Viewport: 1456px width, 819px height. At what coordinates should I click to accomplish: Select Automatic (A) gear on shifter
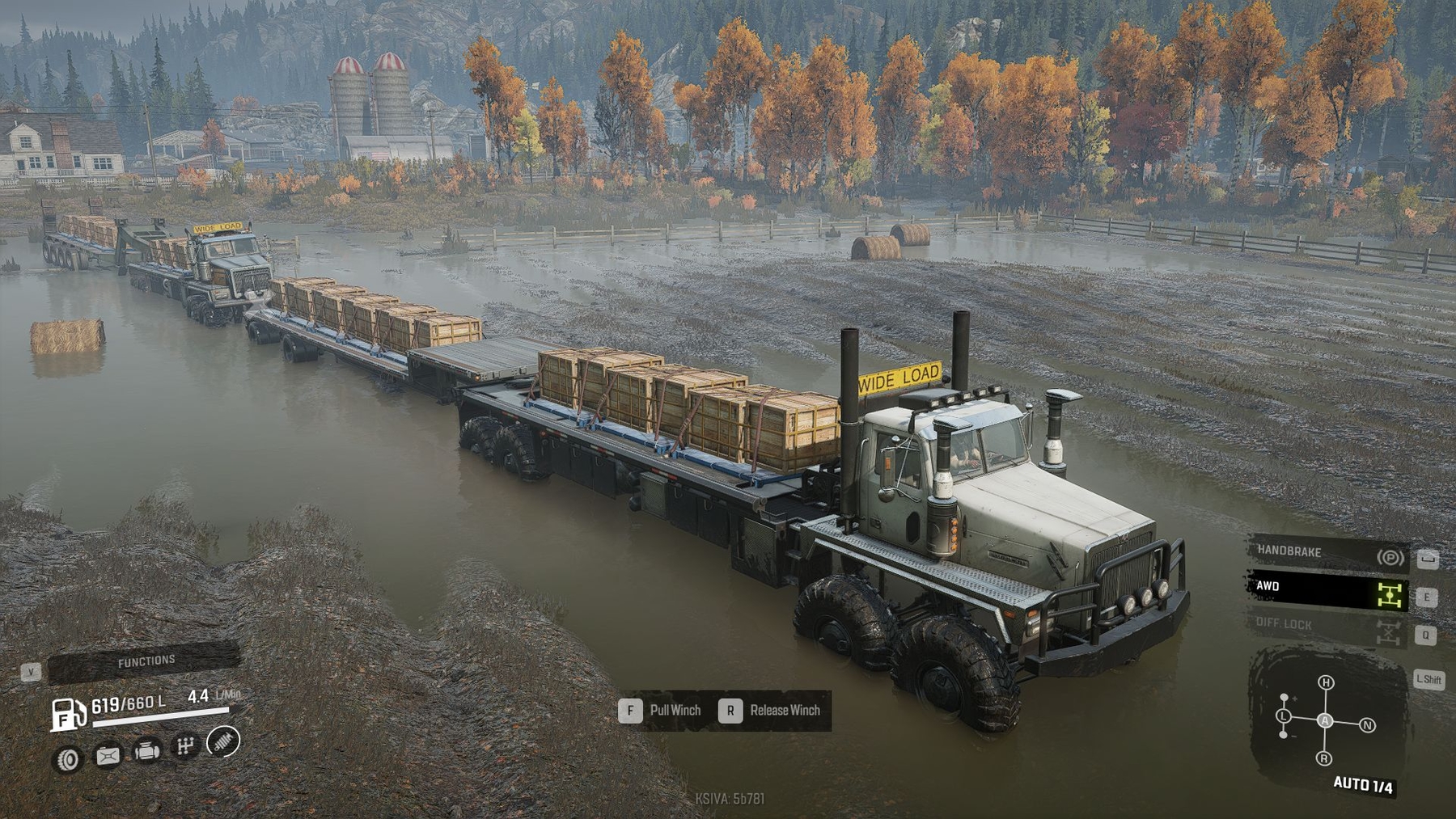(x=1325, y=720)
